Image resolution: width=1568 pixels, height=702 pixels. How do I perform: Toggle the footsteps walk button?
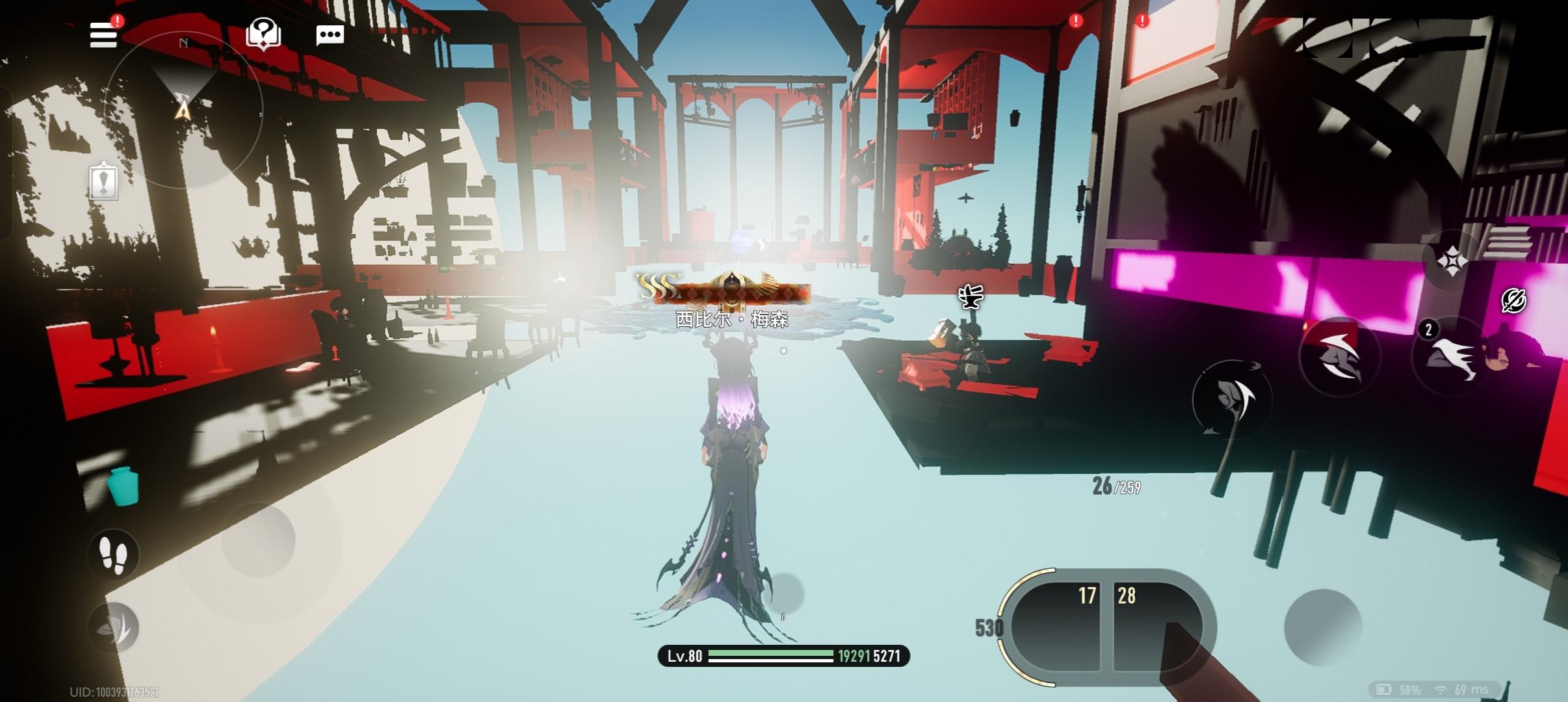click(x=114, y=554)
